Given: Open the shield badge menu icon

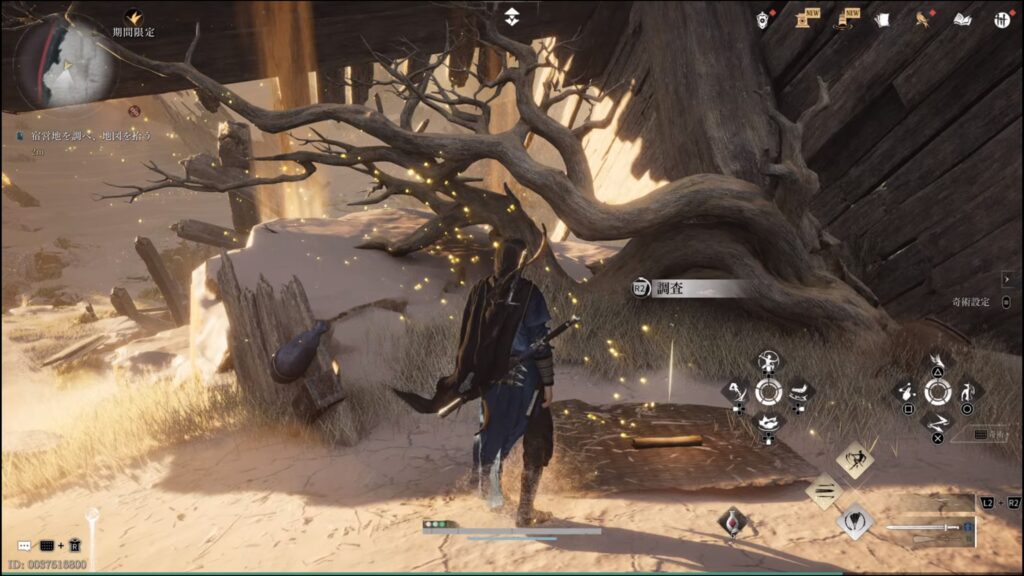Looking at the screenshot, I should 763,20.
